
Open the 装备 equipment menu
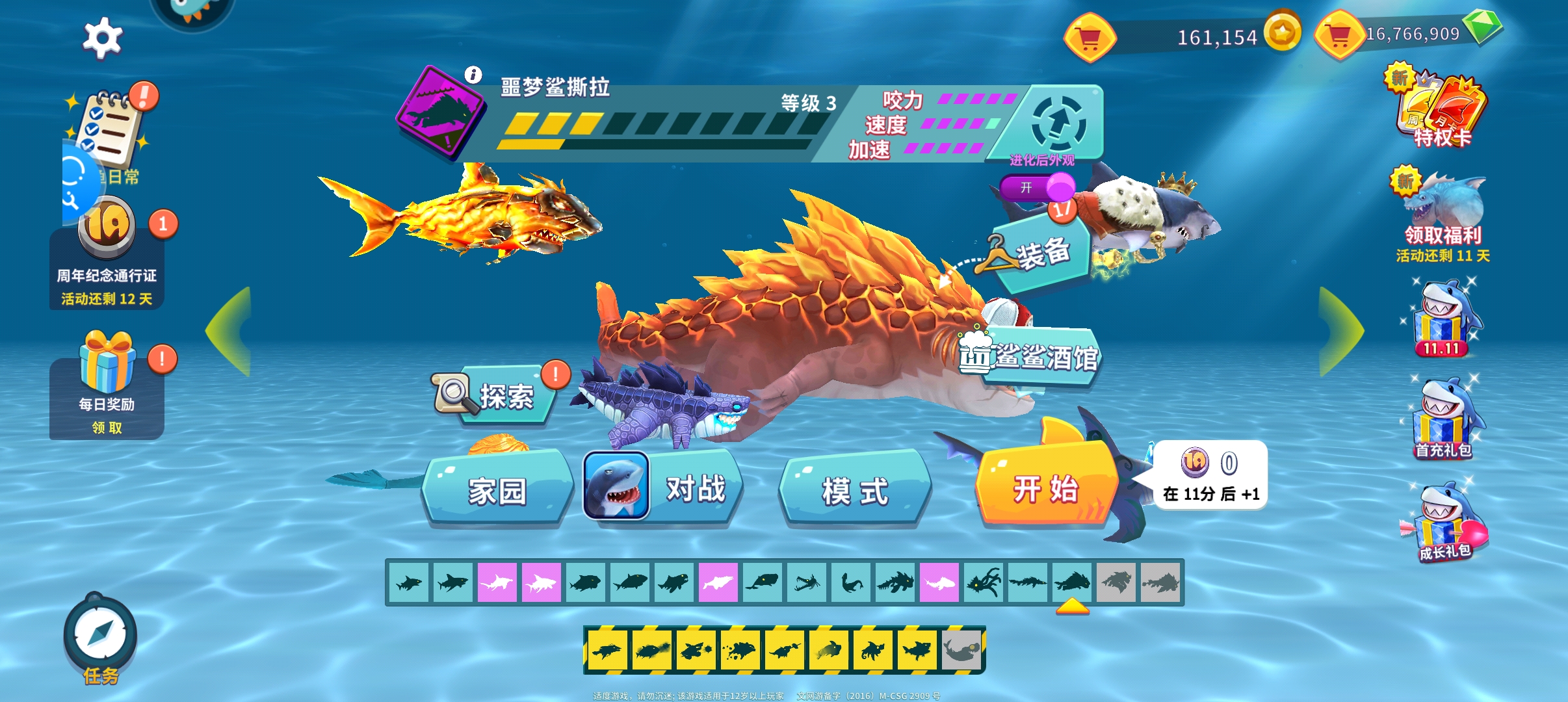pyautogui.click(x=1041, y=253)
